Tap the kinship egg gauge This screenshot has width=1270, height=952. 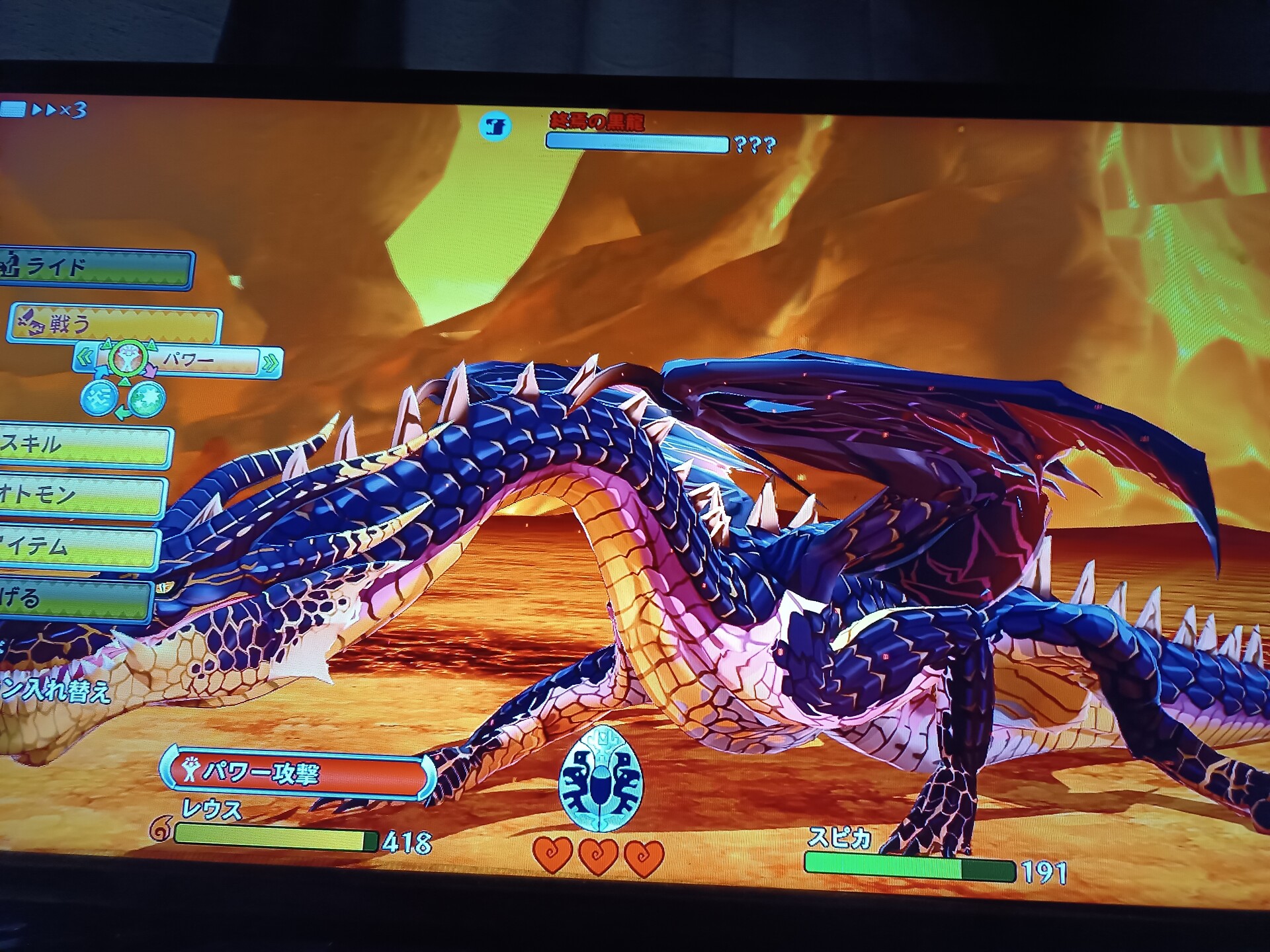click(600, 780)
